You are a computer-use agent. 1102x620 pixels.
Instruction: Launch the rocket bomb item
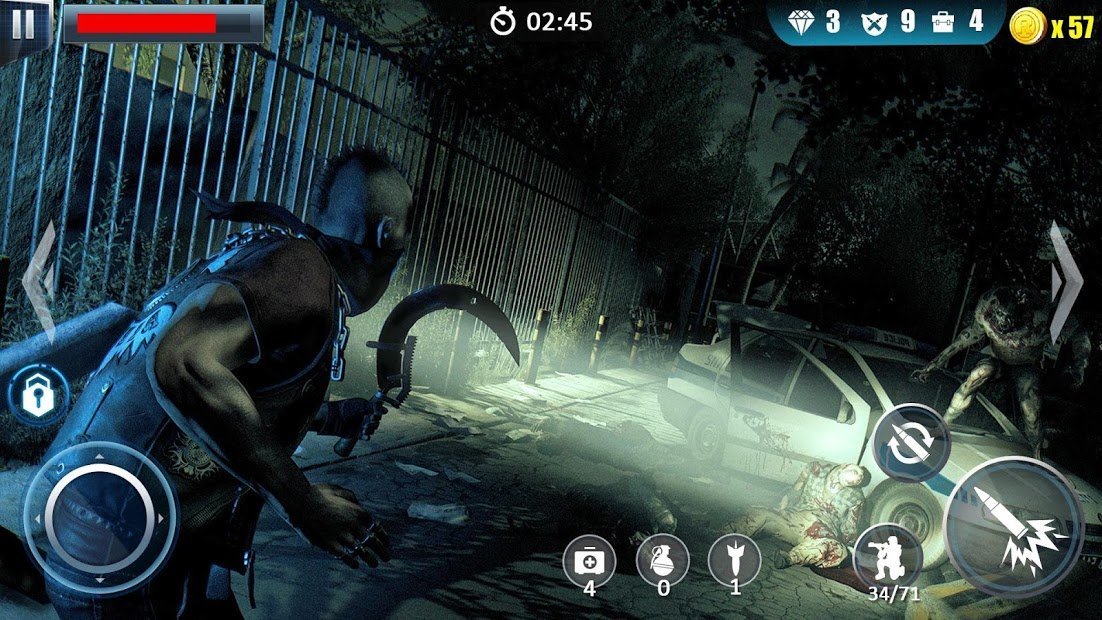pos(734,559)
